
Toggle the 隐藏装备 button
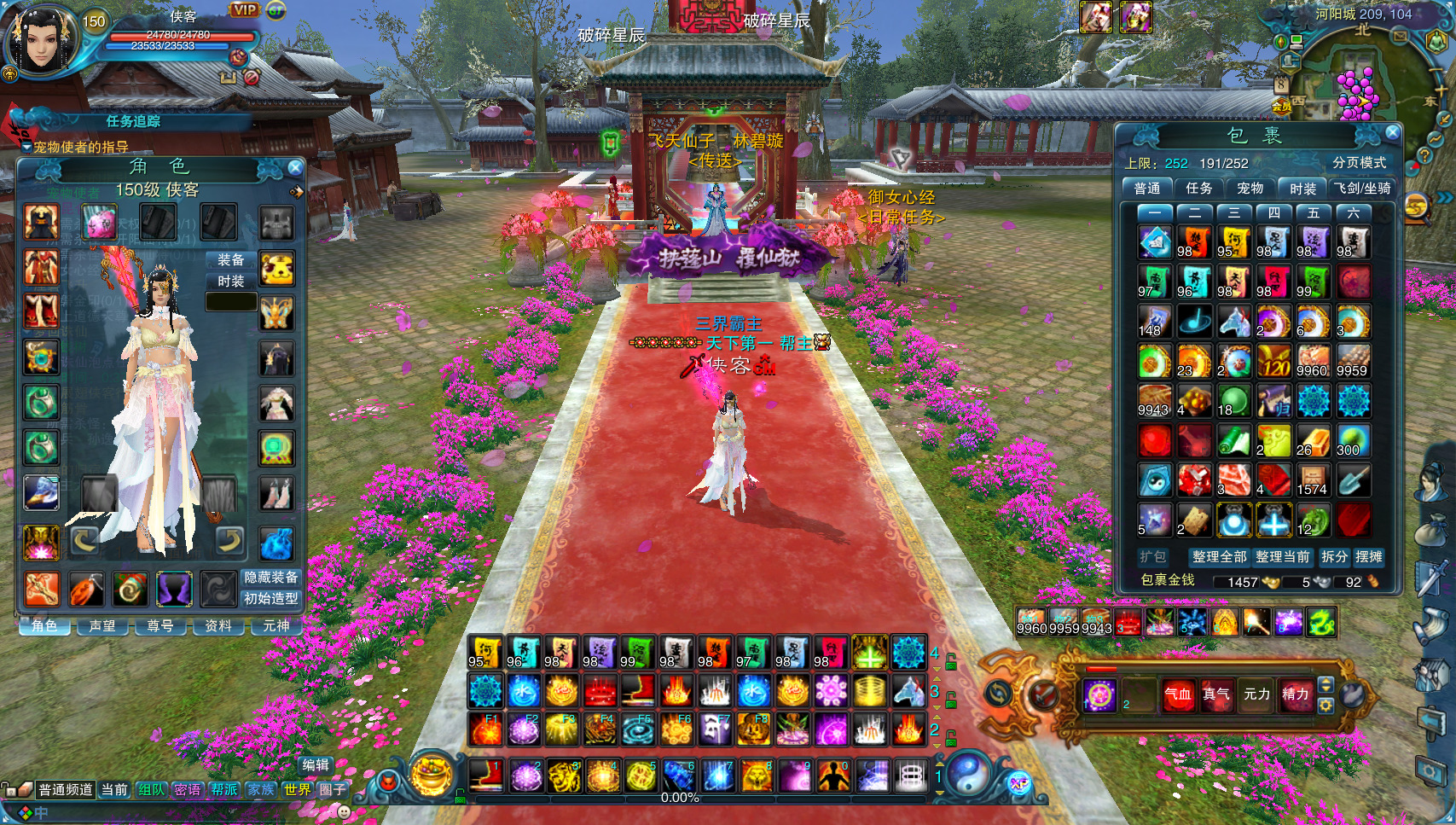271,578
